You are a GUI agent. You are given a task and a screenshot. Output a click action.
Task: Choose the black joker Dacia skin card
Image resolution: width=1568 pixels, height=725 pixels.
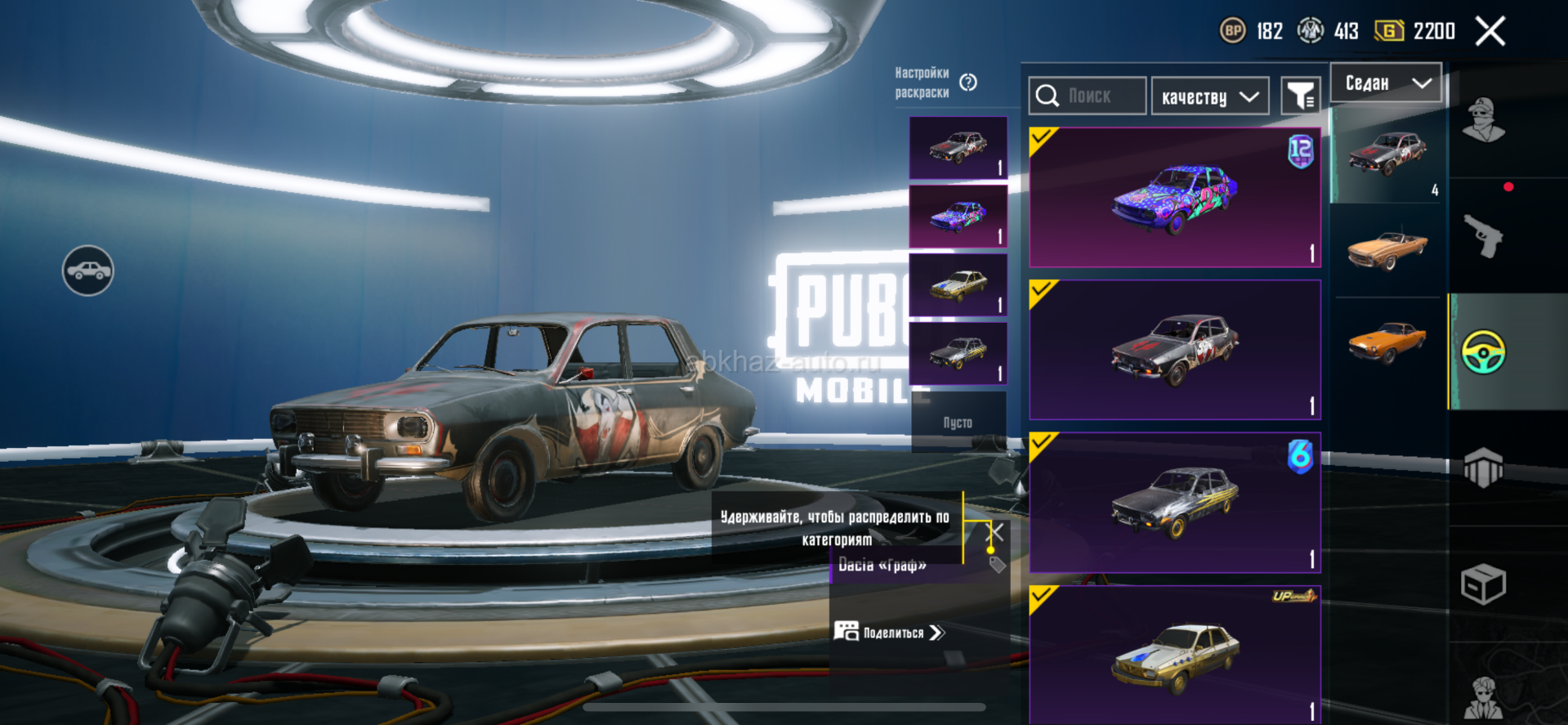[x=1175, y=350]
